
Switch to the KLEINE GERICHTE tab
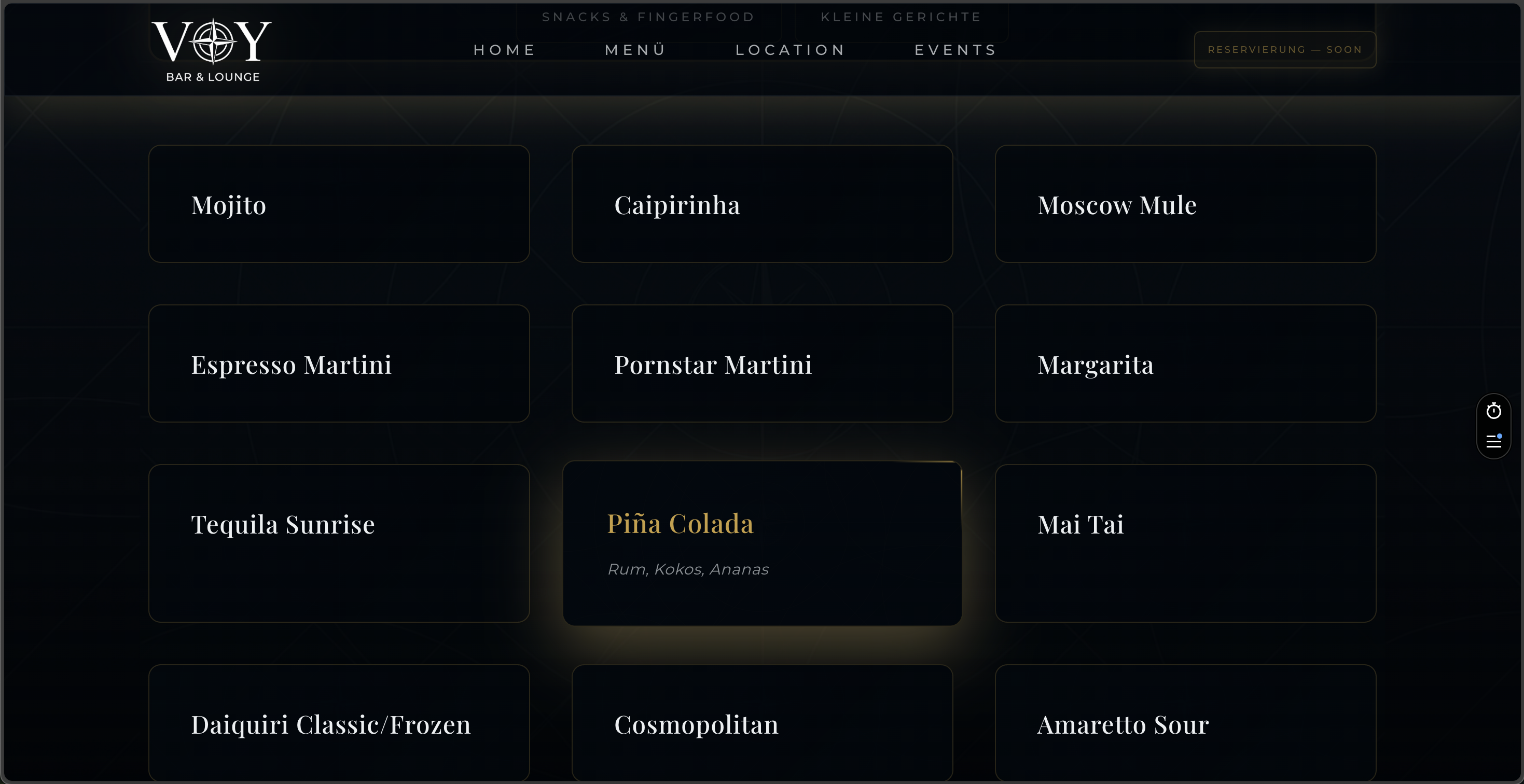(x=900, y=17)
